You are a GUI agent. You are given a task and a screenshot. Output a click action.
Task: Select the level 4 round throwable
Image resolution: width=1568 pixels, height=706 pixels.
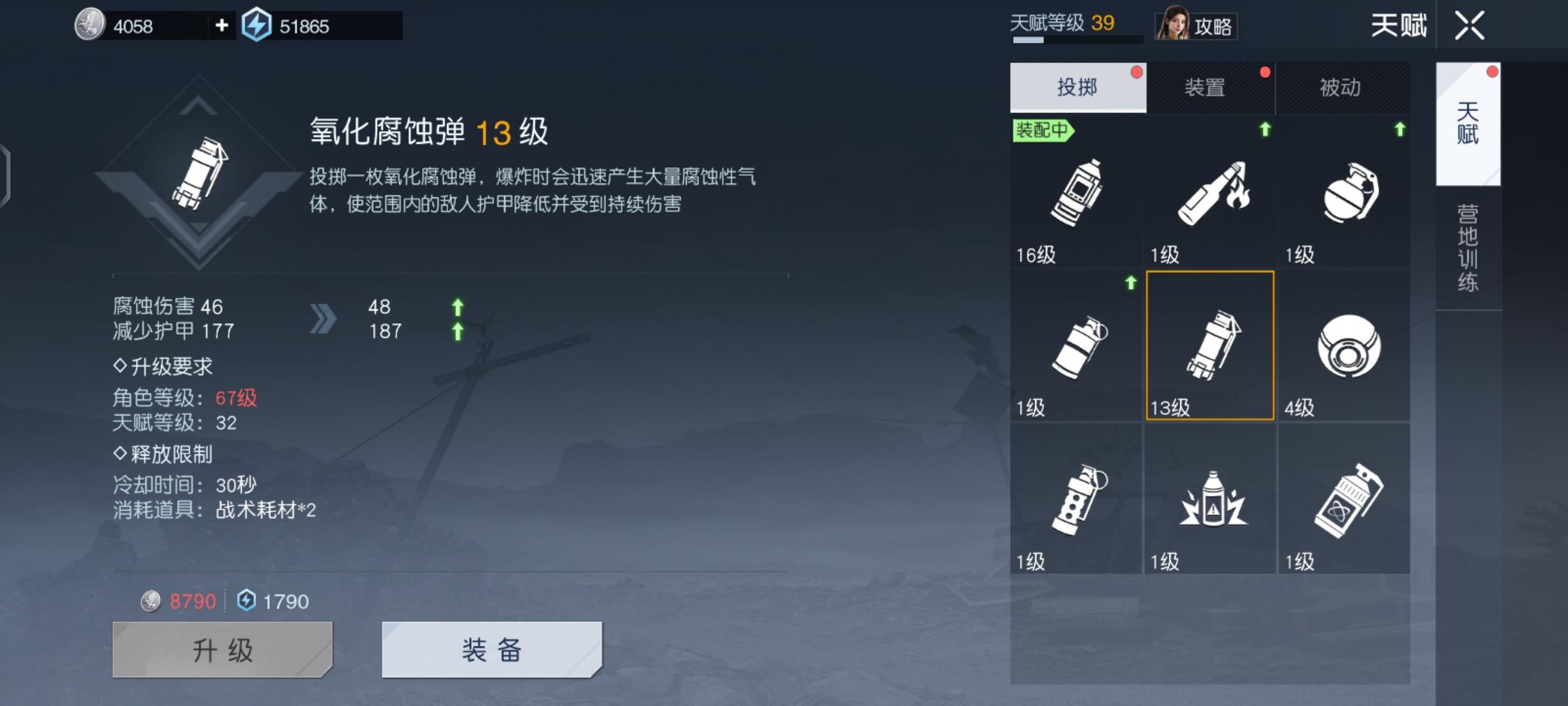pyautogui.click(x=1343, y=346)
